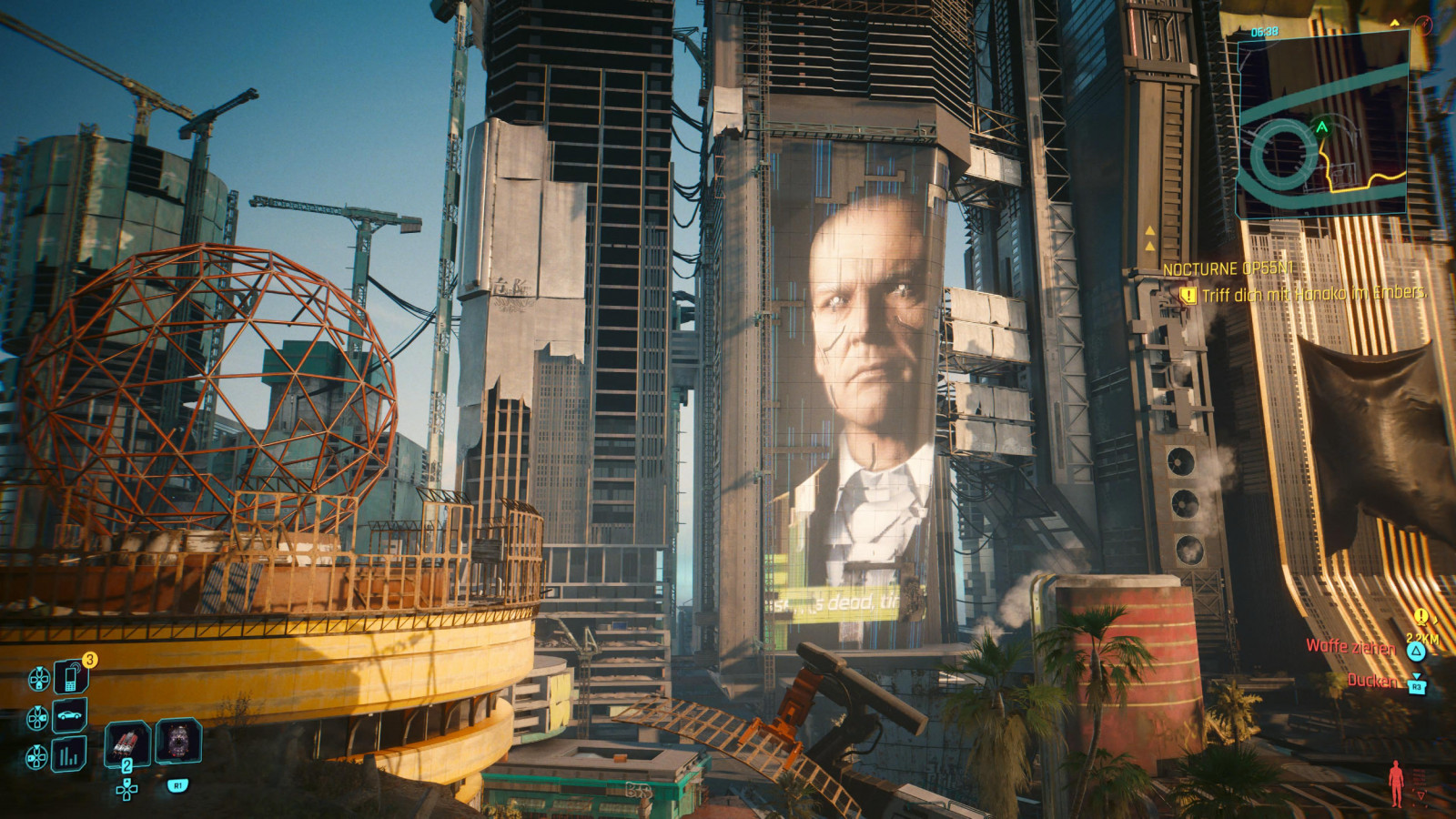
Task: Use the red inhaler consumable slot
Action: pyautogui.click(x=126, y=742)
